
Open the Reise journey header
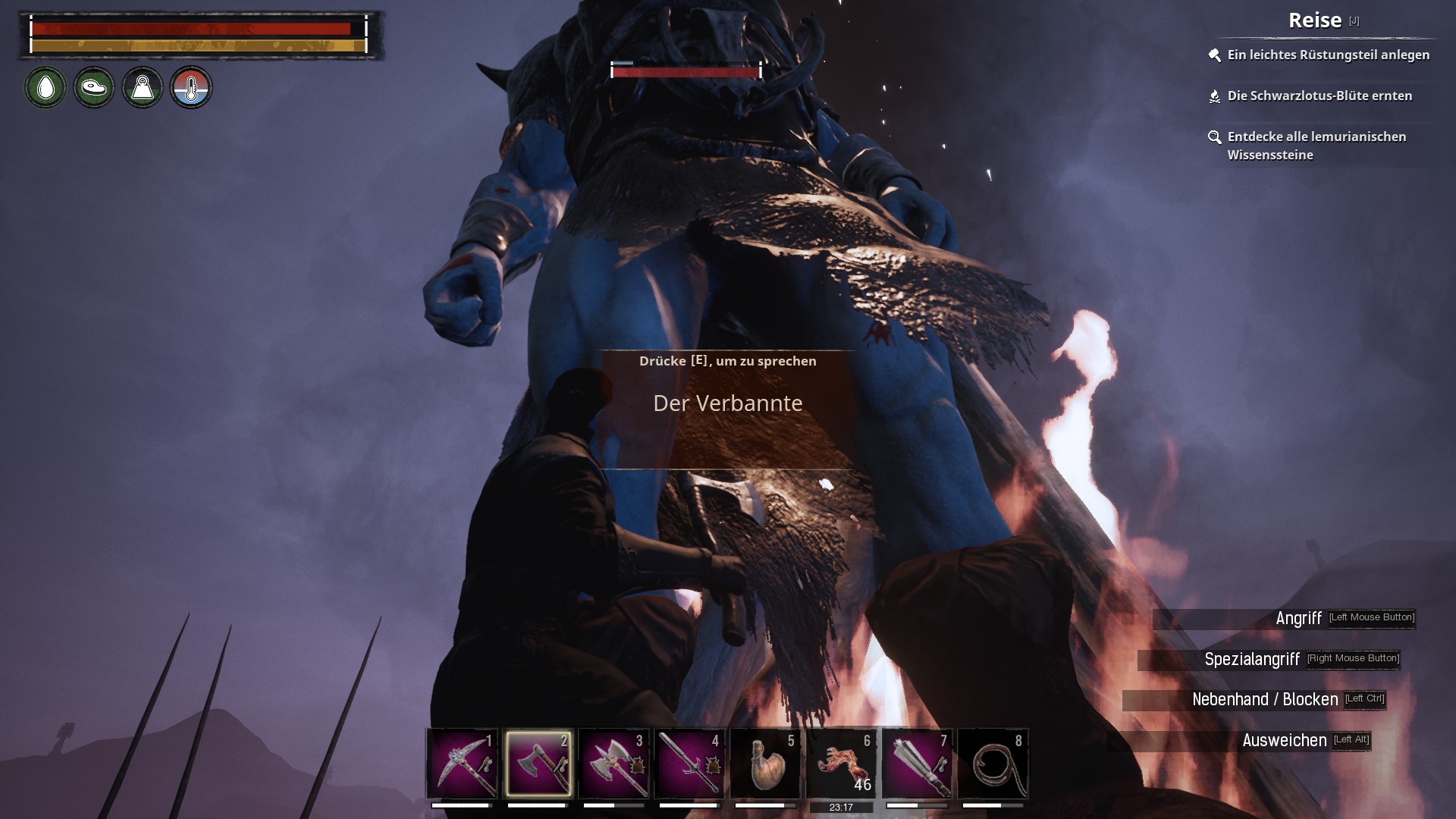coord(1315,20)
